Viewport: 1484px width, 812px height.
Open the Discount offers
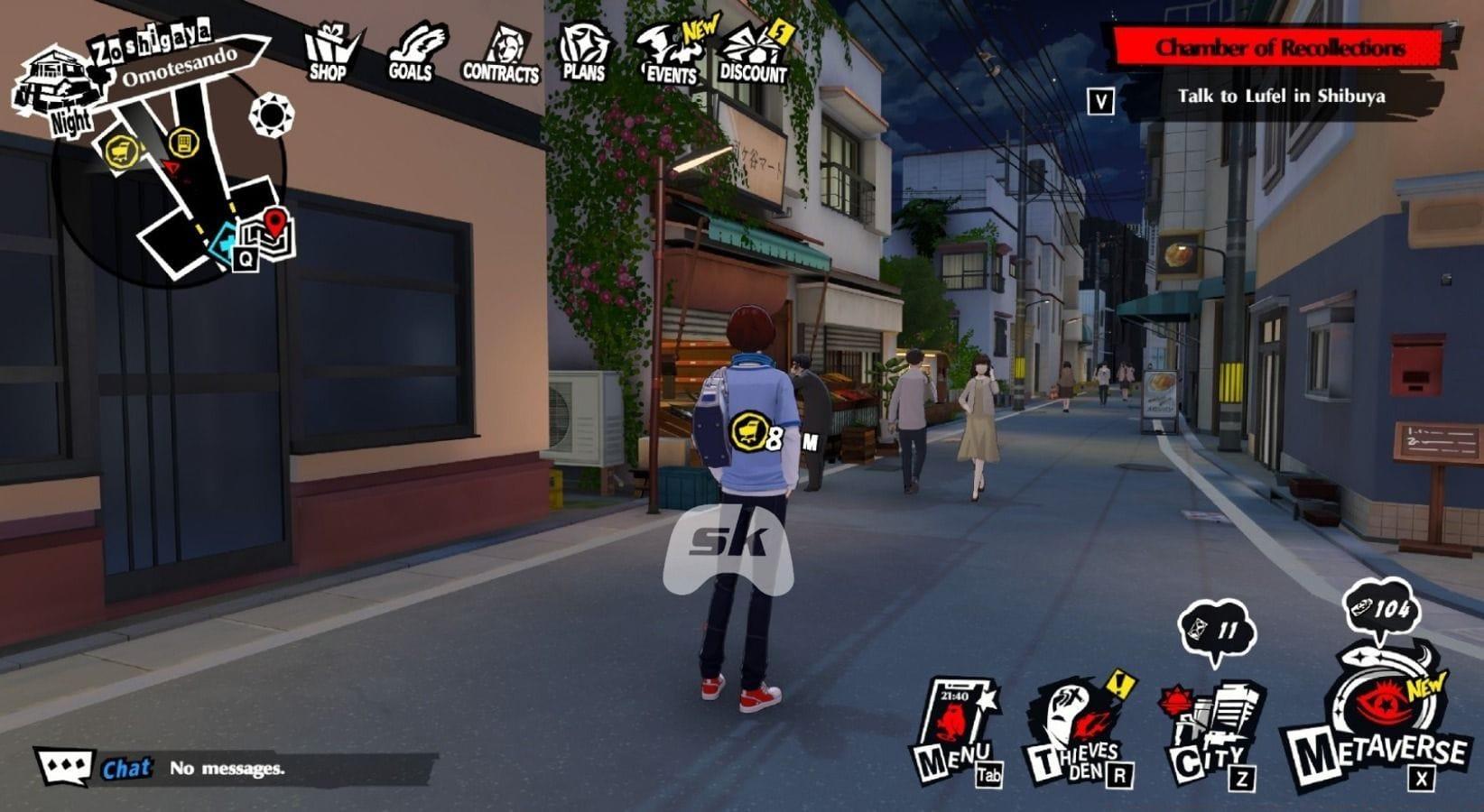click(755, 55)
